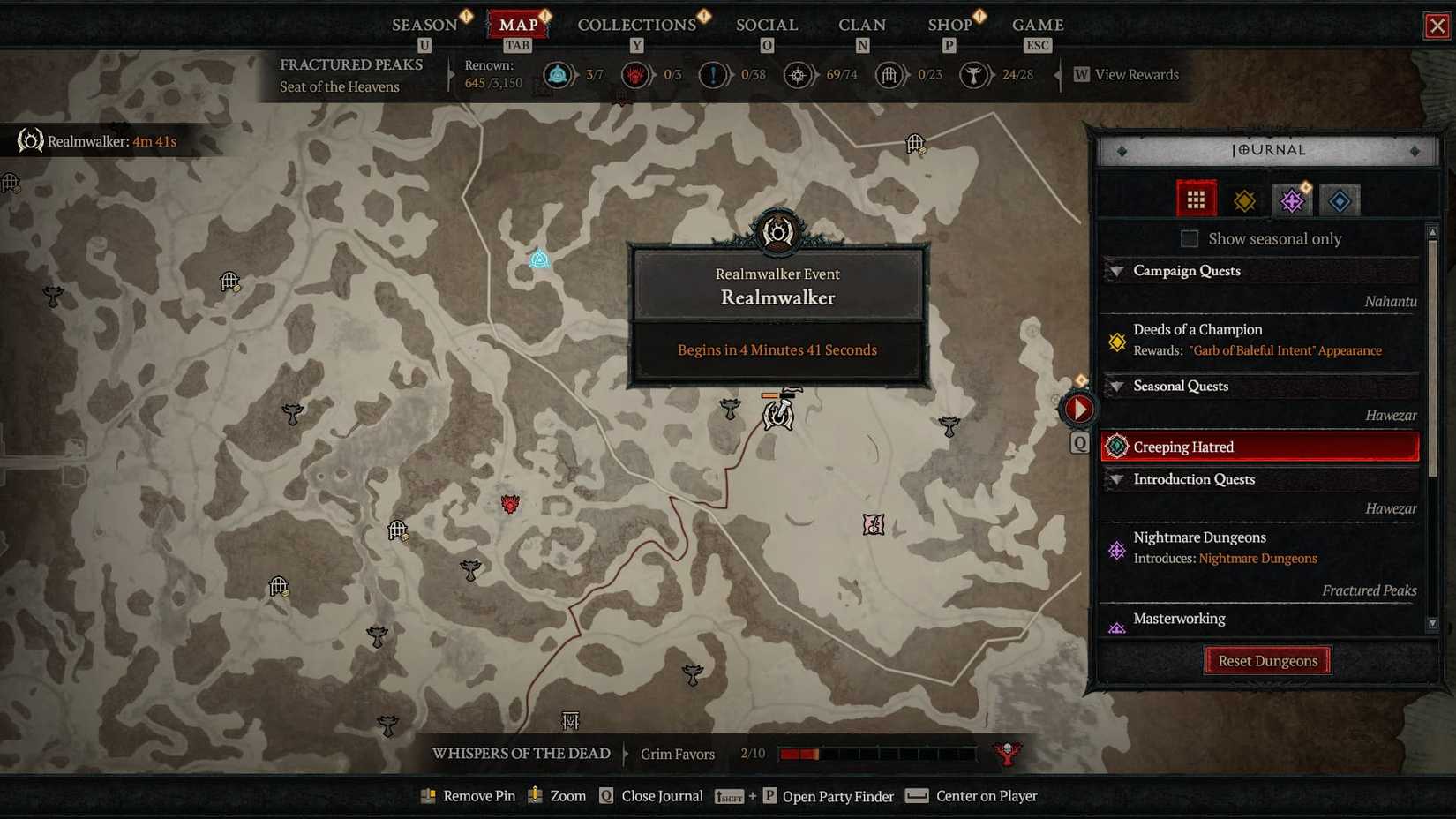
Task: Select the blue waypoint marker on the map
Action: point(538,259)
